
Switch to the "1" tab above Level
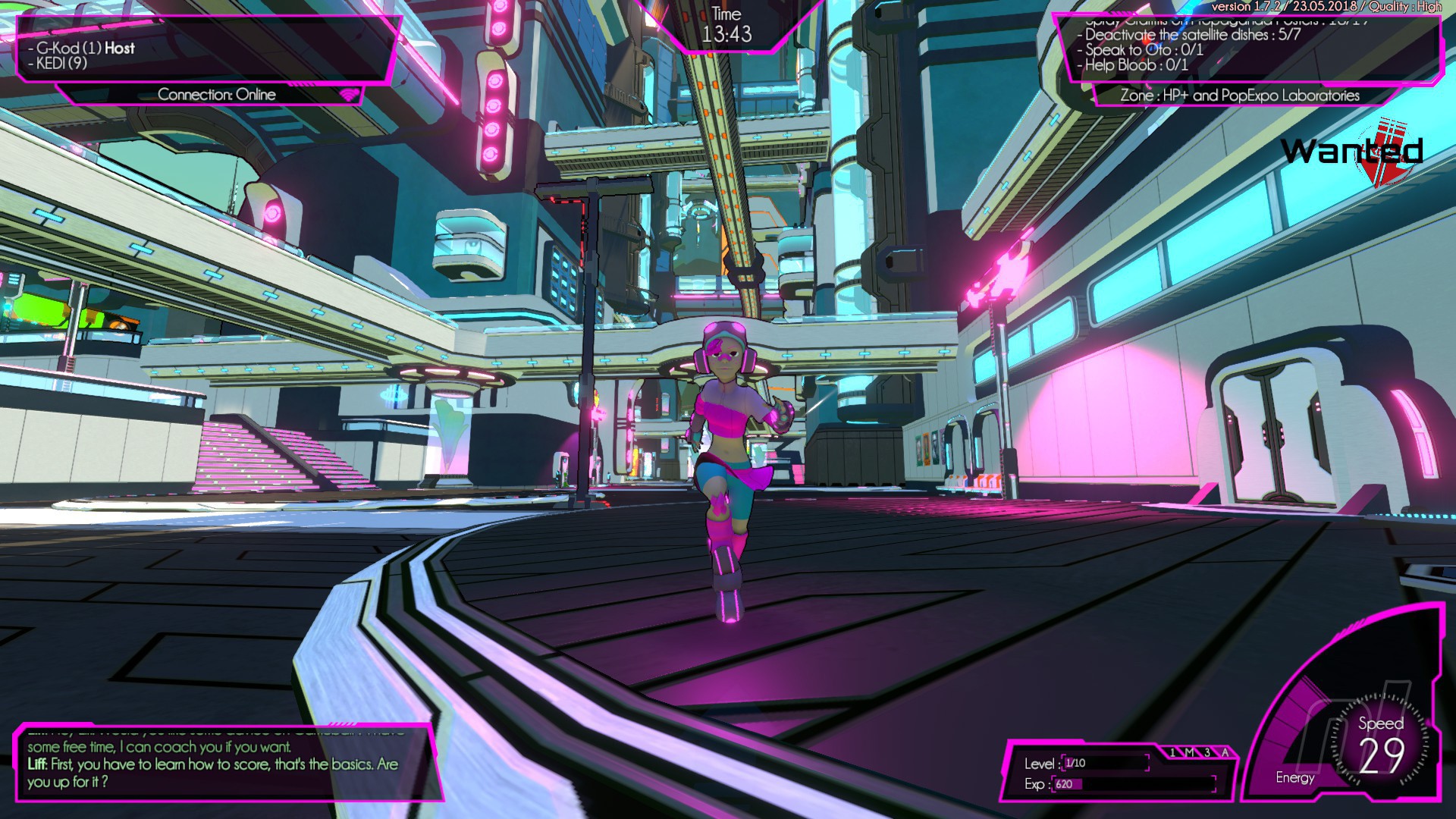pos(1172,752)
